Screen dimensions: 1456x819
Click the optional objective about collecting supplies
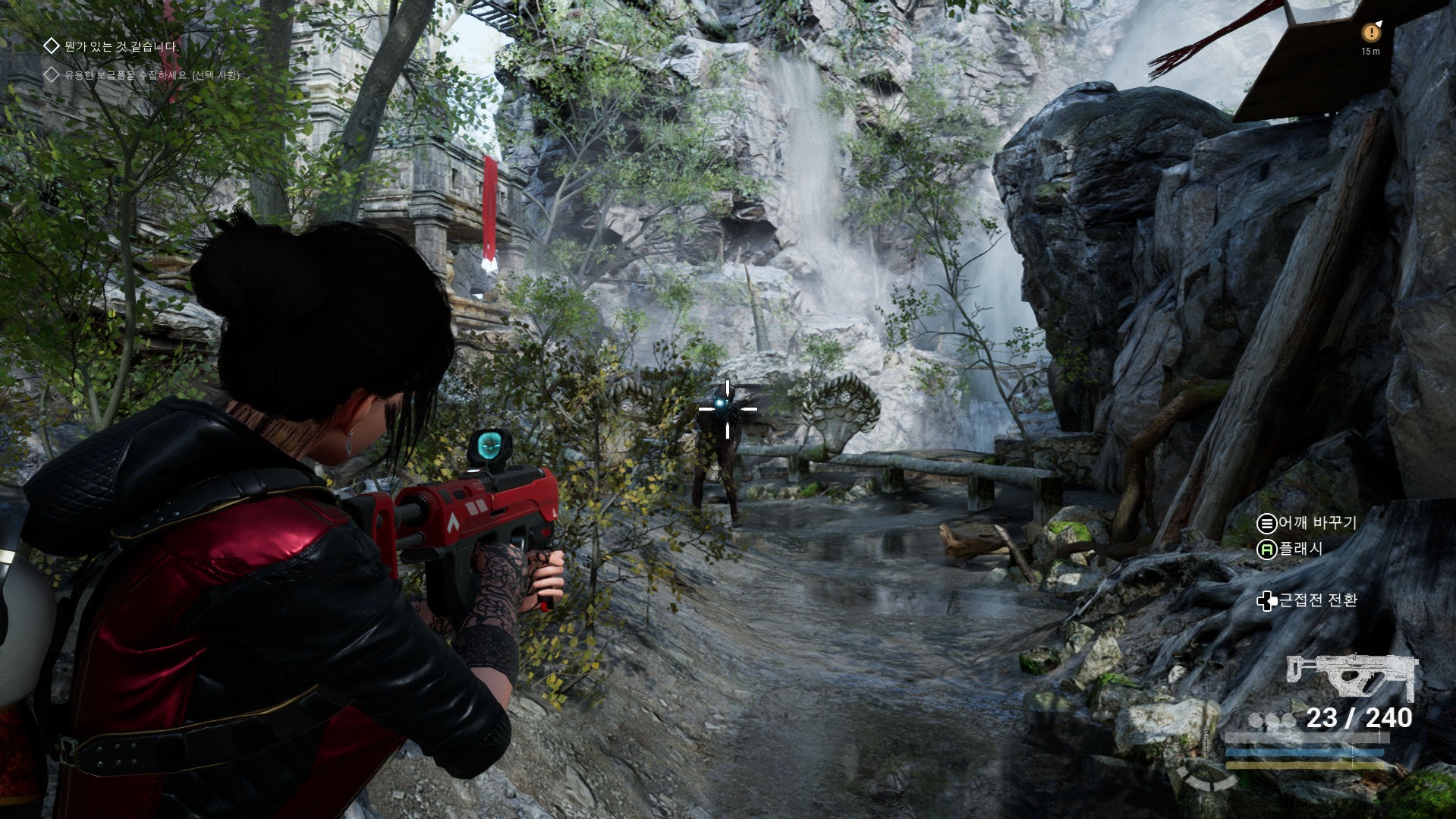(152, 75)
